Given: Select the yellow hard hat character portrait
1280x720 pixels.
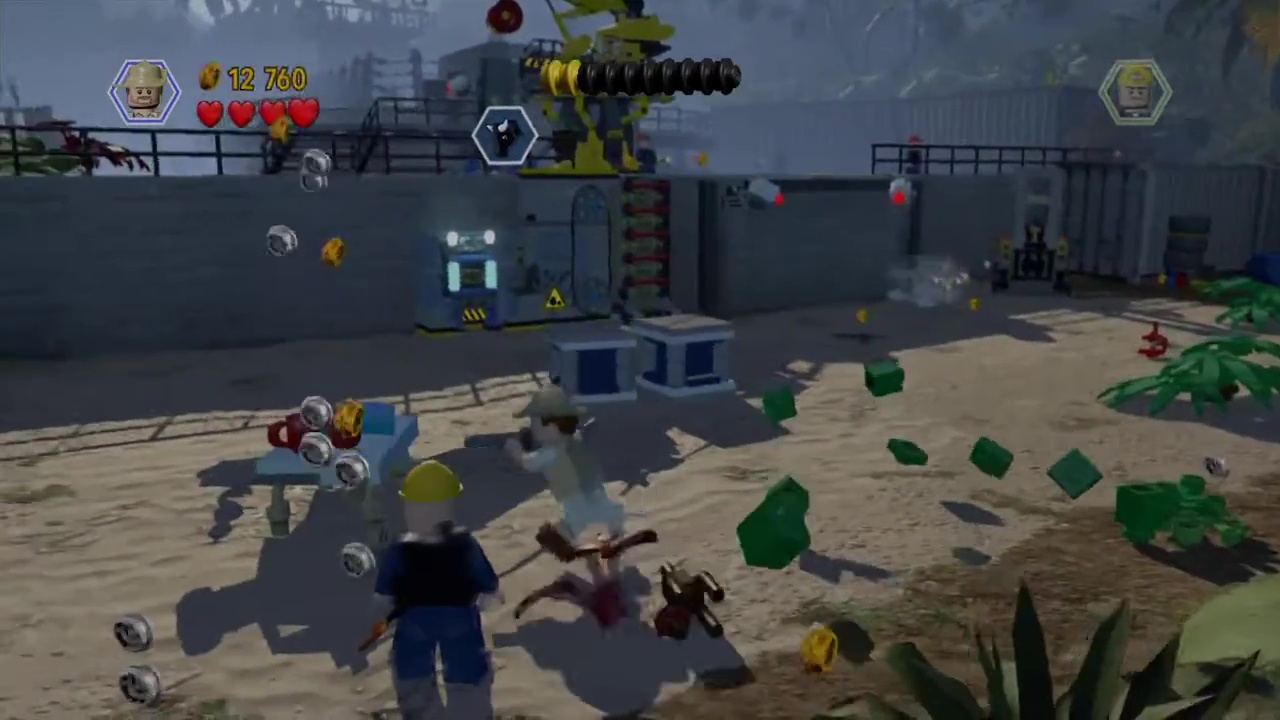Looking at the screenshot, I should point(1135,91).
